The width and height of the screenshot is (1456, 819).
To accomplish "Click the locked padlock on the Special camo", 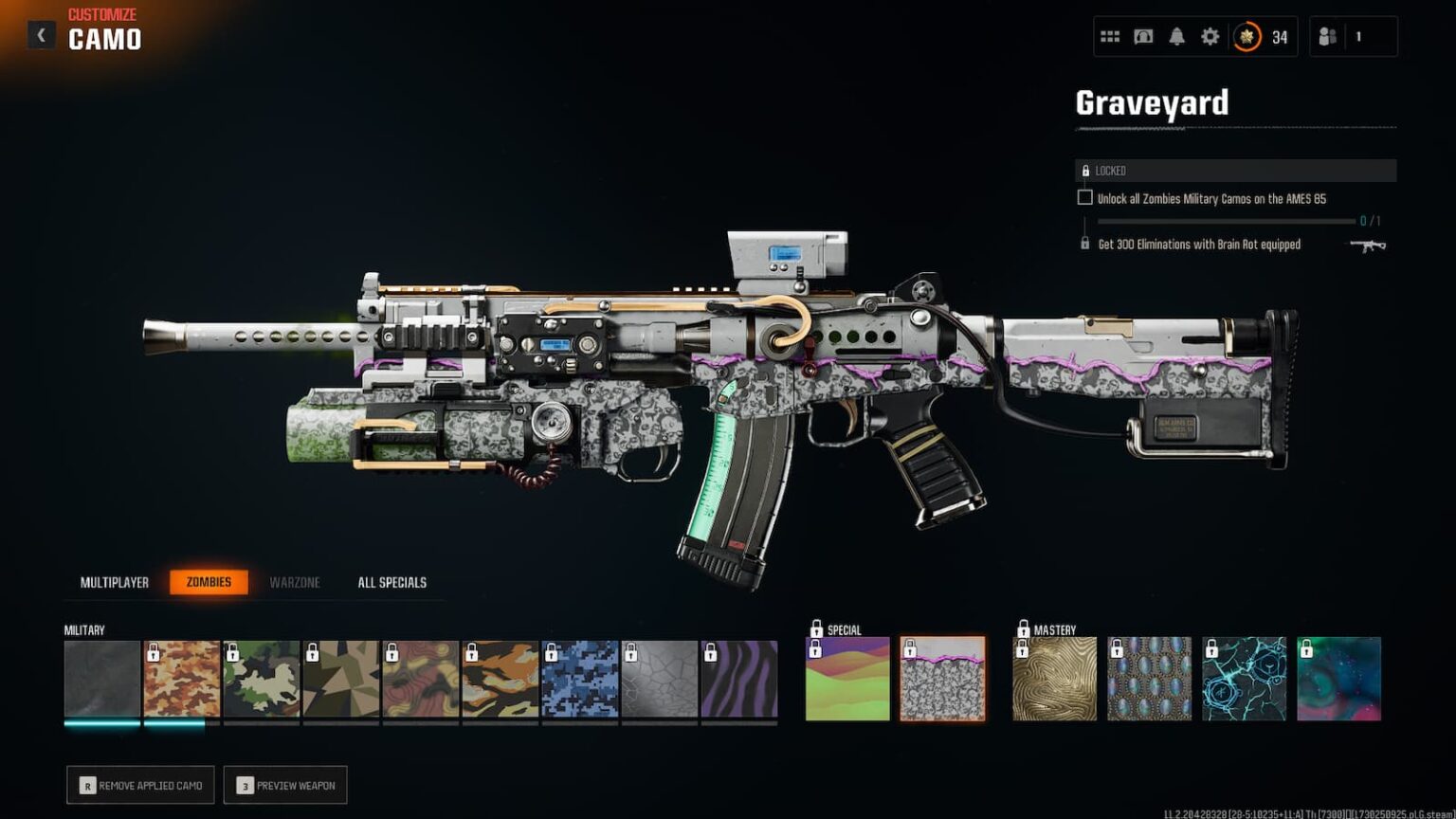I will tap(819, 628).
